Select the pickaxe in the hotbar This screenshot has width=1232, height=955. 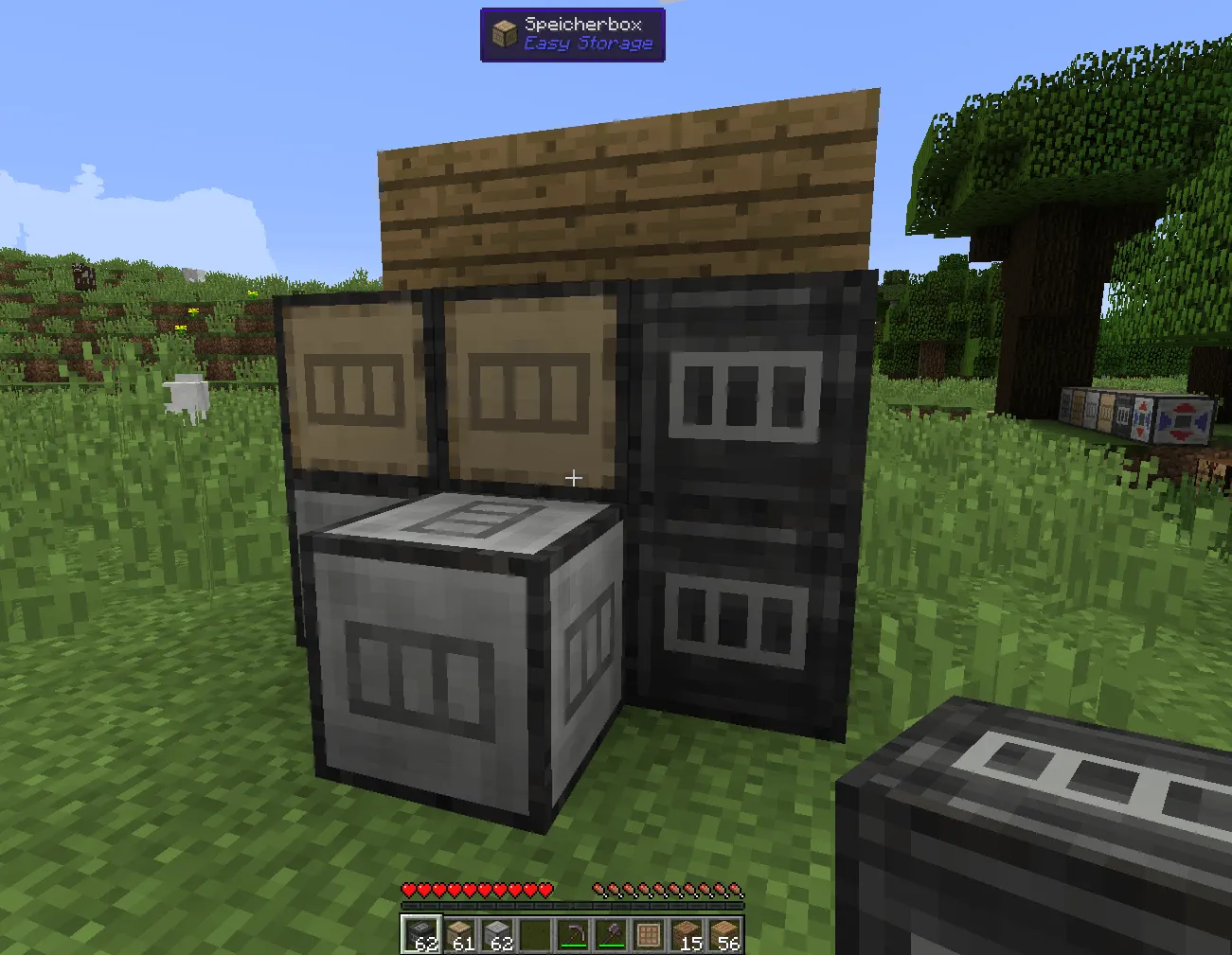point(575,932)
